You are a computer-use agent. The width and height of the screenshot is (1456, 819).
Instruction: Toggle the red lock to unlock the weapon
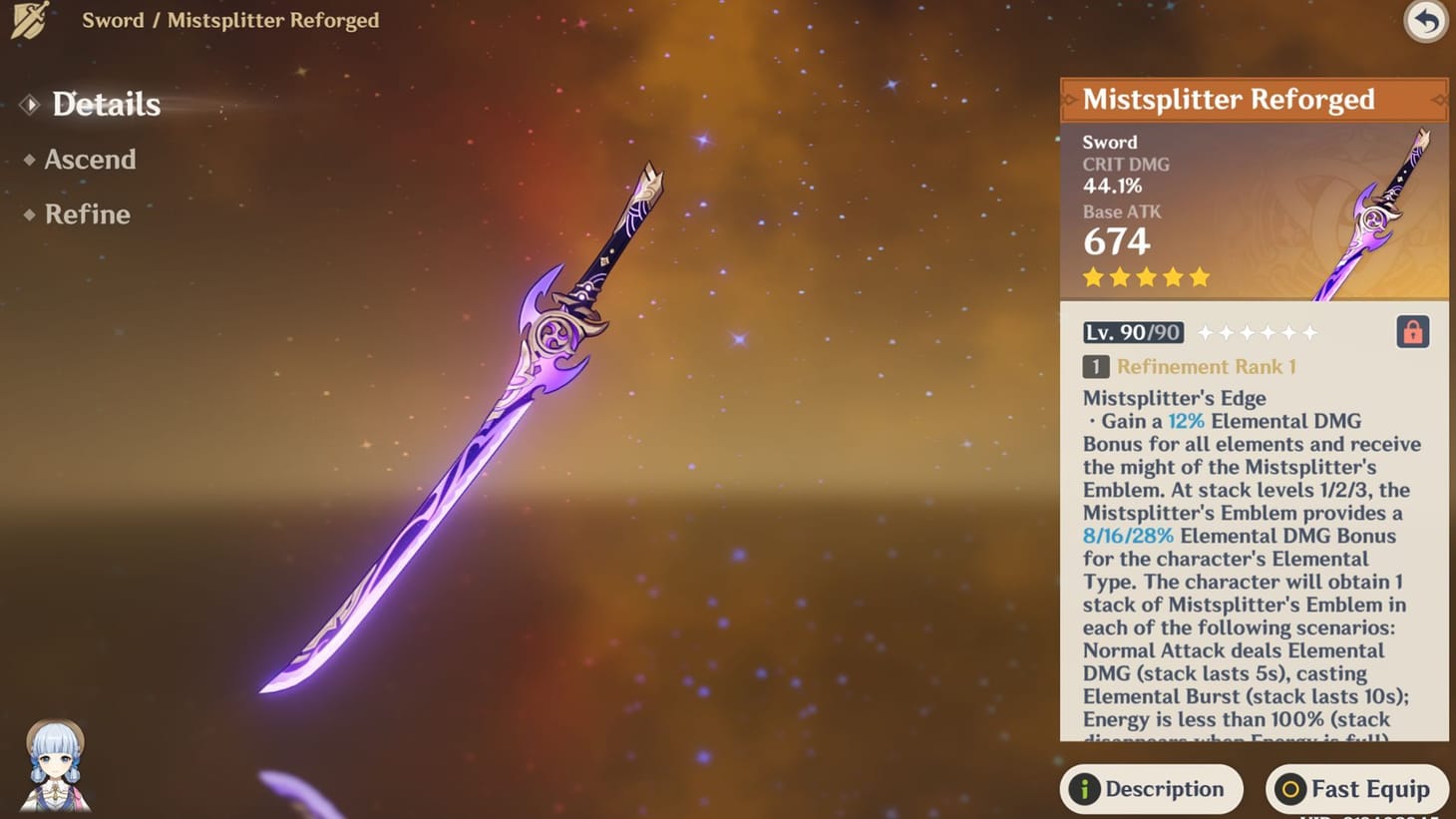(1412, 332)
